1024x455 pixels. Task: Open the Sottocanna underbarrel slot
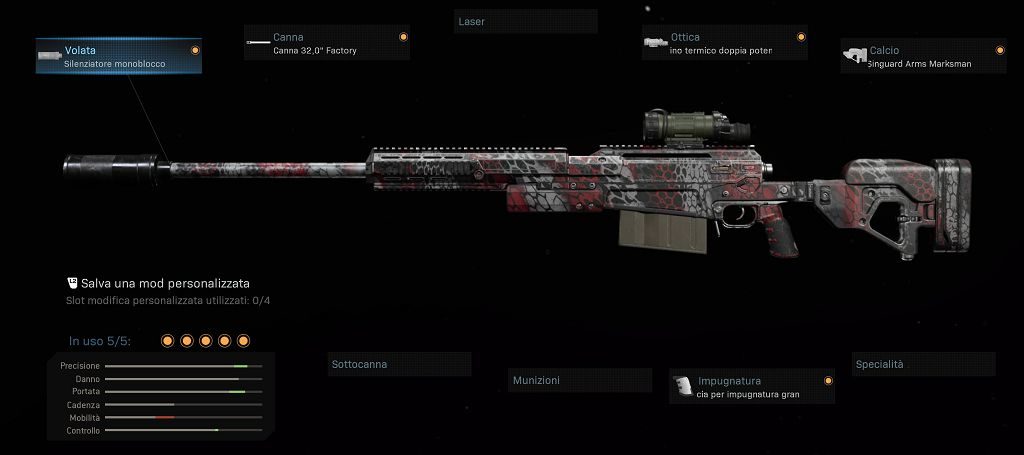click(x=399, y=364)
